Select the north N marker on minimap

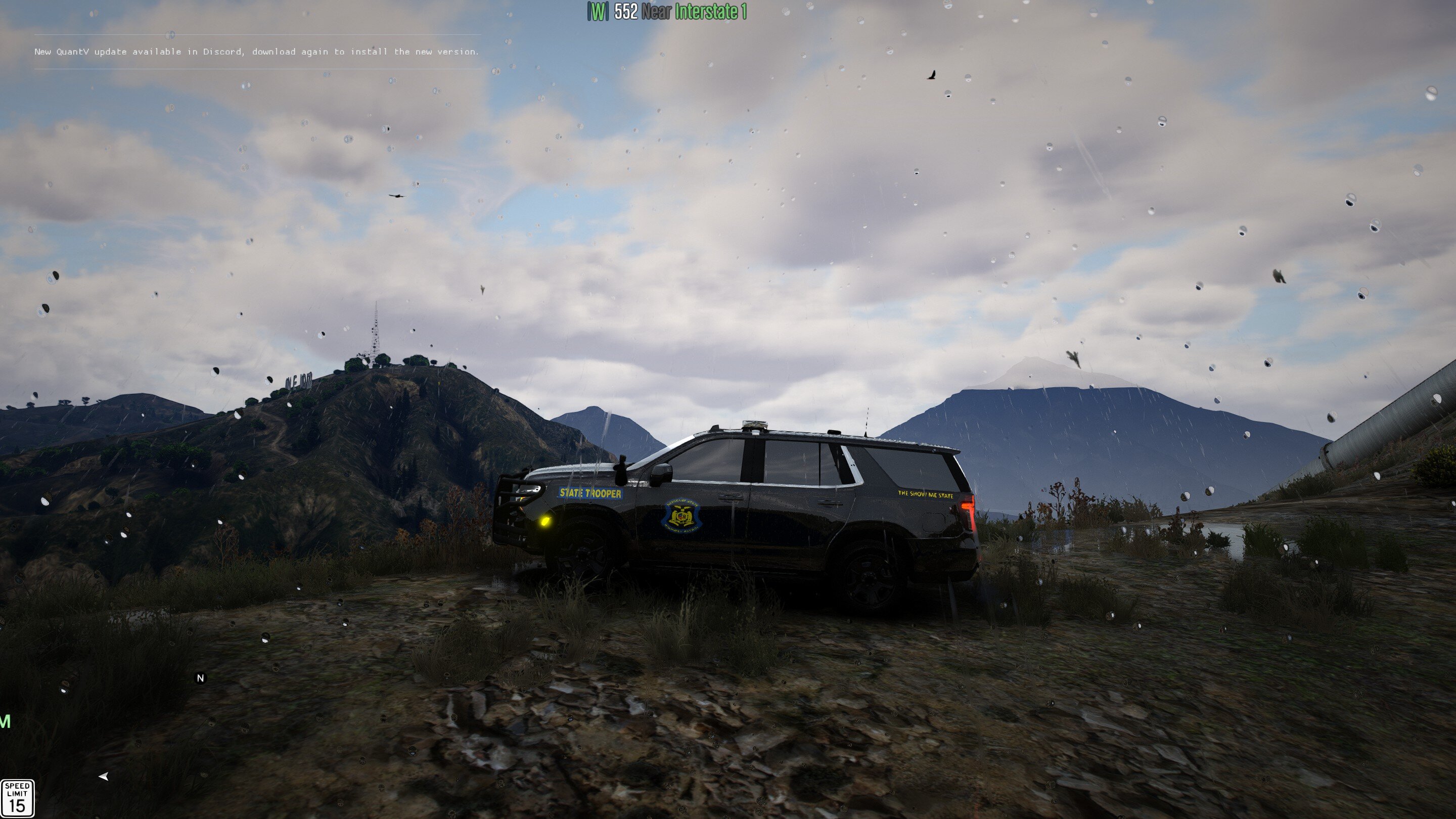200,677
